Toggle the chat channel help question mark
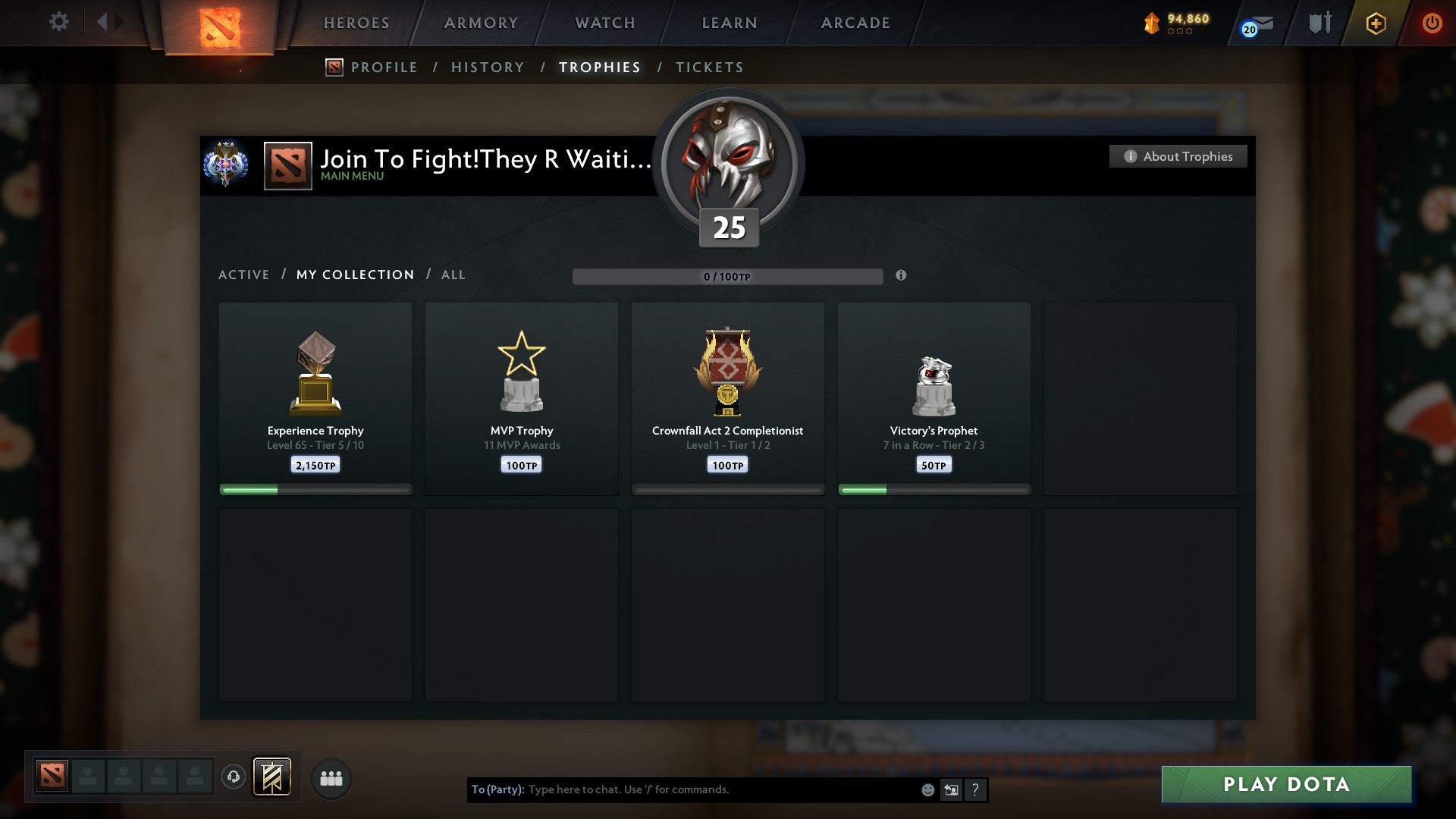The height and width of the screenshot is (819, 1456). coord(975,789)
